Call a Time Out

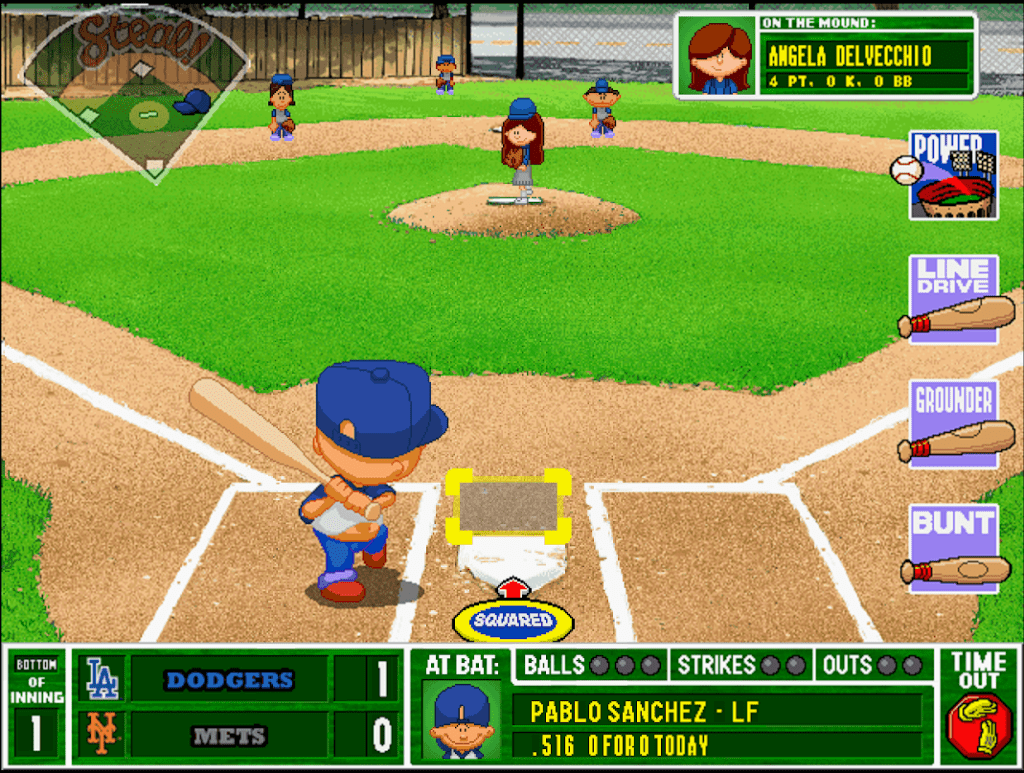tap(977, 705)
